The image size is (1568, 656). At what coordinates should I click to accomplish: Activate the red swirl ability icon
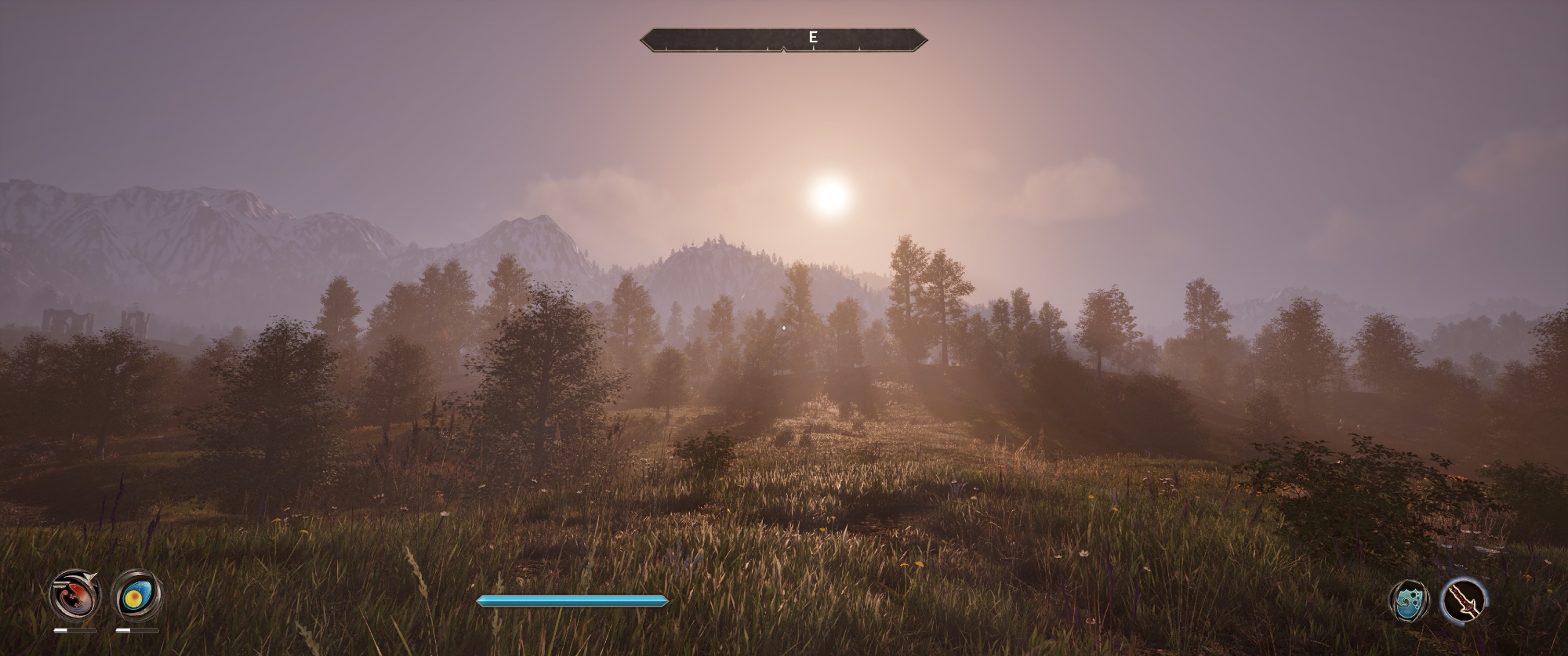[75, 596]
